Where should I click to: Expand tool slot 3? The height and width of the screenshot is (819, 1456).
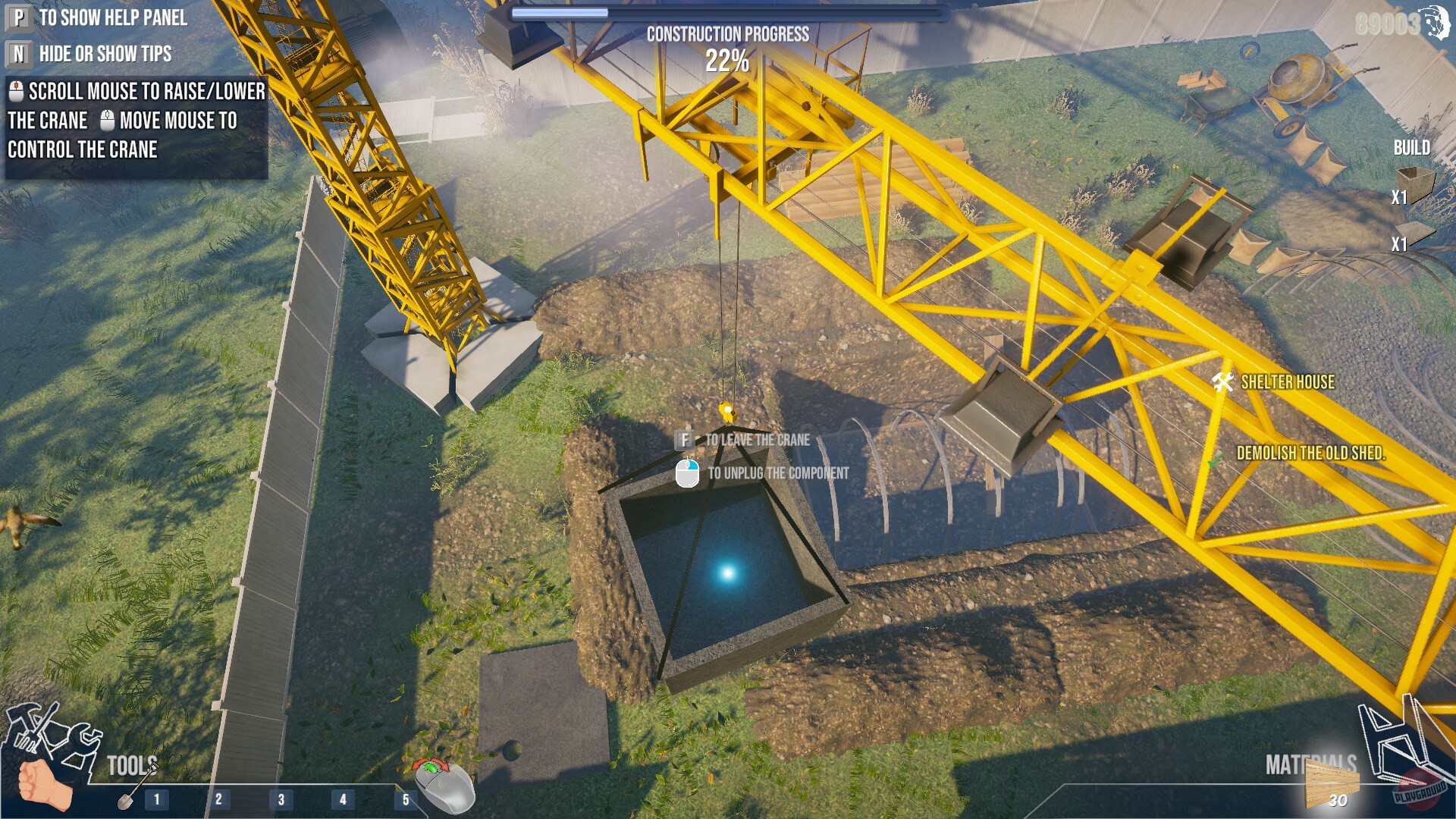(x=281, y=799)
